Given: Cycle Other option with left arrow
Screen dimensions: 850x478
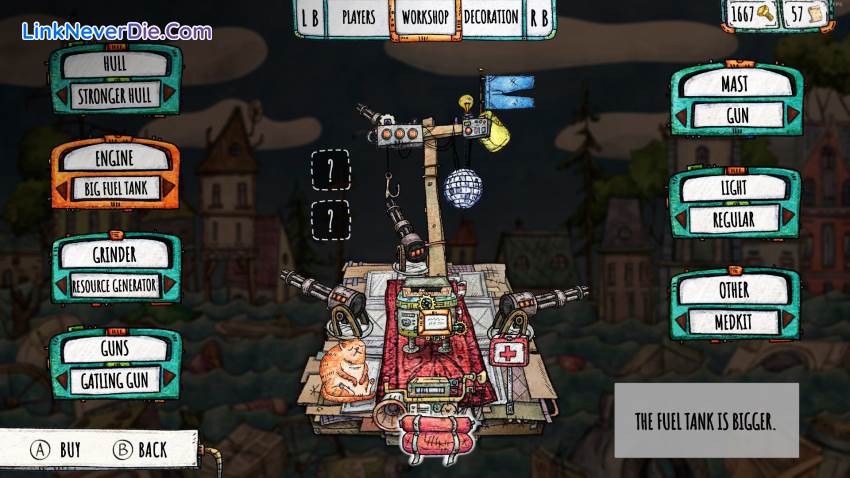Looking at the screenshot, I should point(679,321).
